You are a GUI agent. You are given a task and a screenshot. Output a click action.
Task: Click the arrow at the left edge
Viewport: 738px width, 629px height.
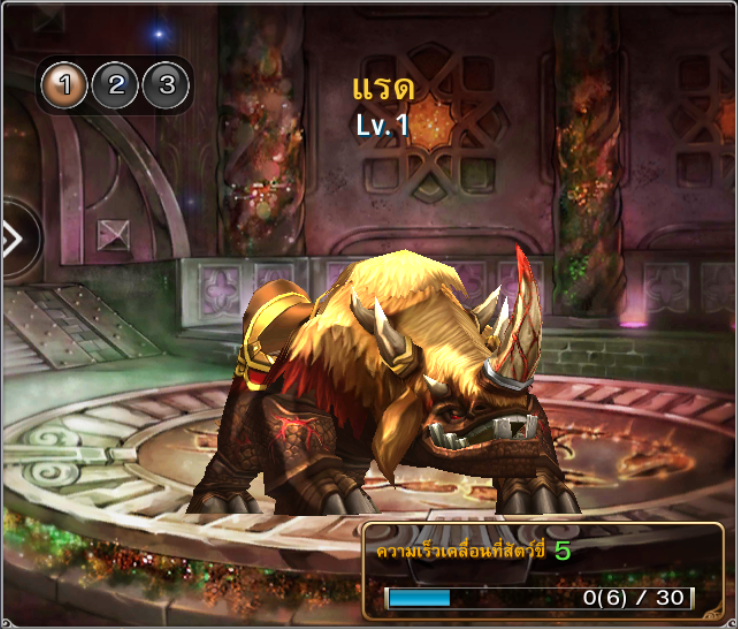point(14,240)
